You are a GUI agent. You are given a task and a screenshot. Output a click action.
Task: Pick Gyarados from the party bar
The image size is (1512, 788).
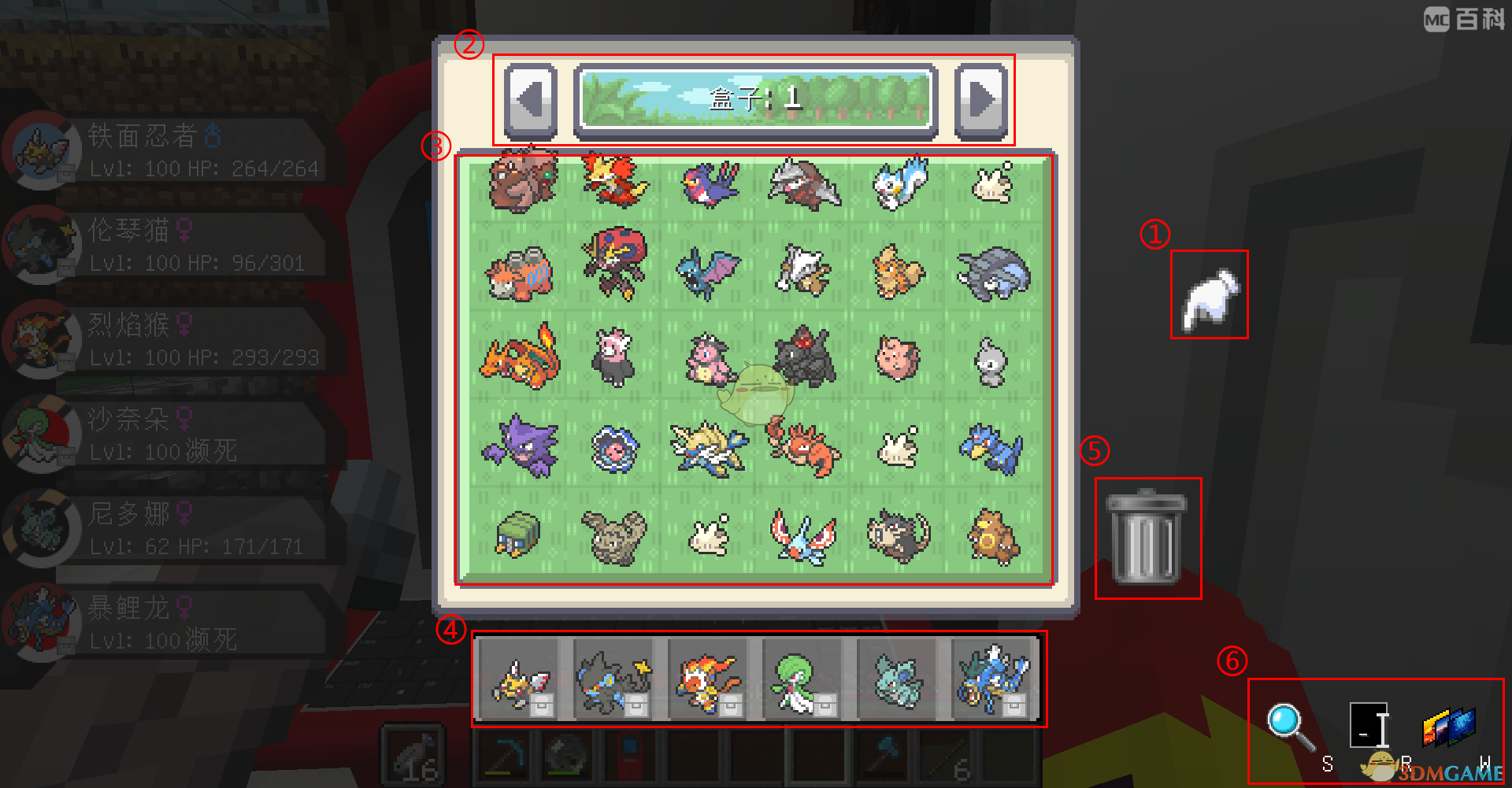tap(992, 679)
